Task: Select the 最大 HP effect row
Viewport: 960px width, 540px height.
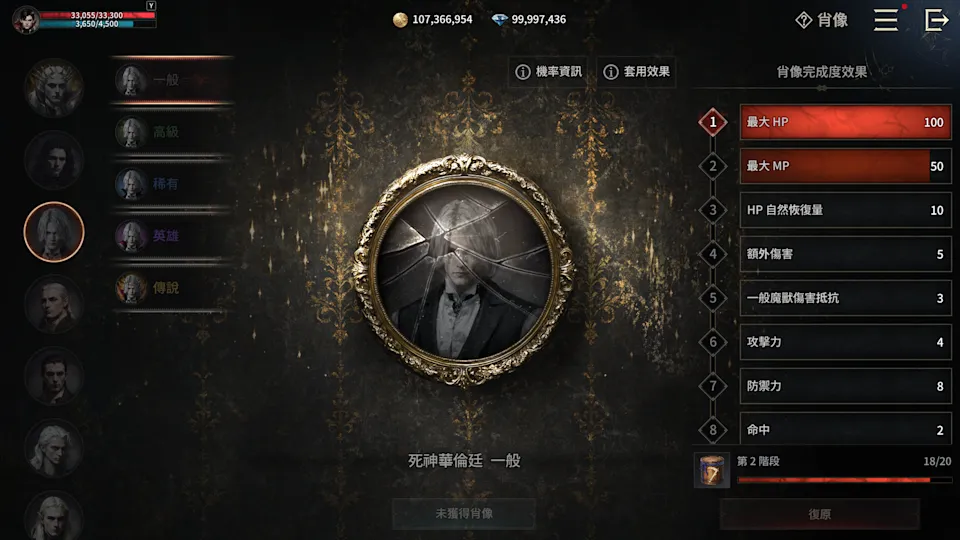Action: pos(845,123)
